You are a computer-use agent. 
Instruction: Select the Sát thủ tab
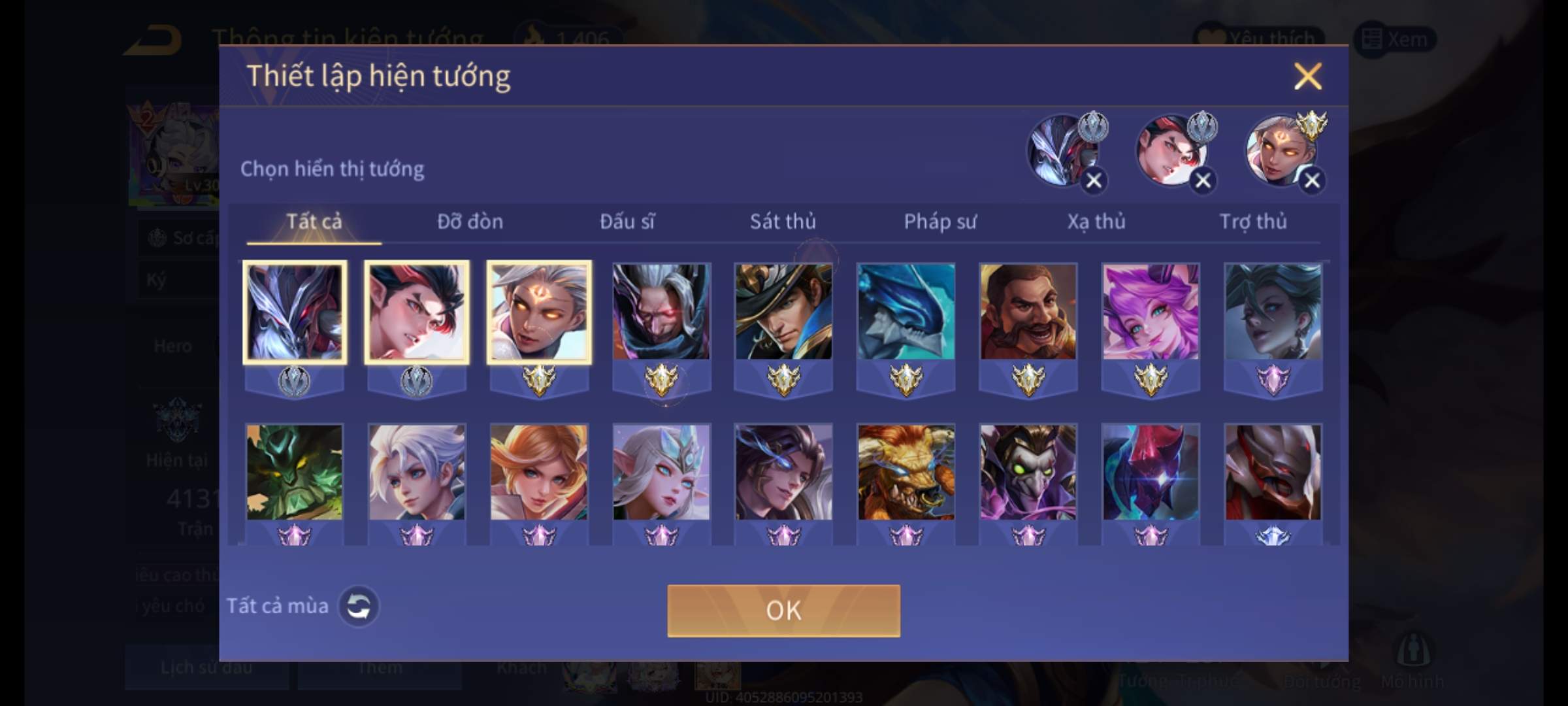[783, 222]
